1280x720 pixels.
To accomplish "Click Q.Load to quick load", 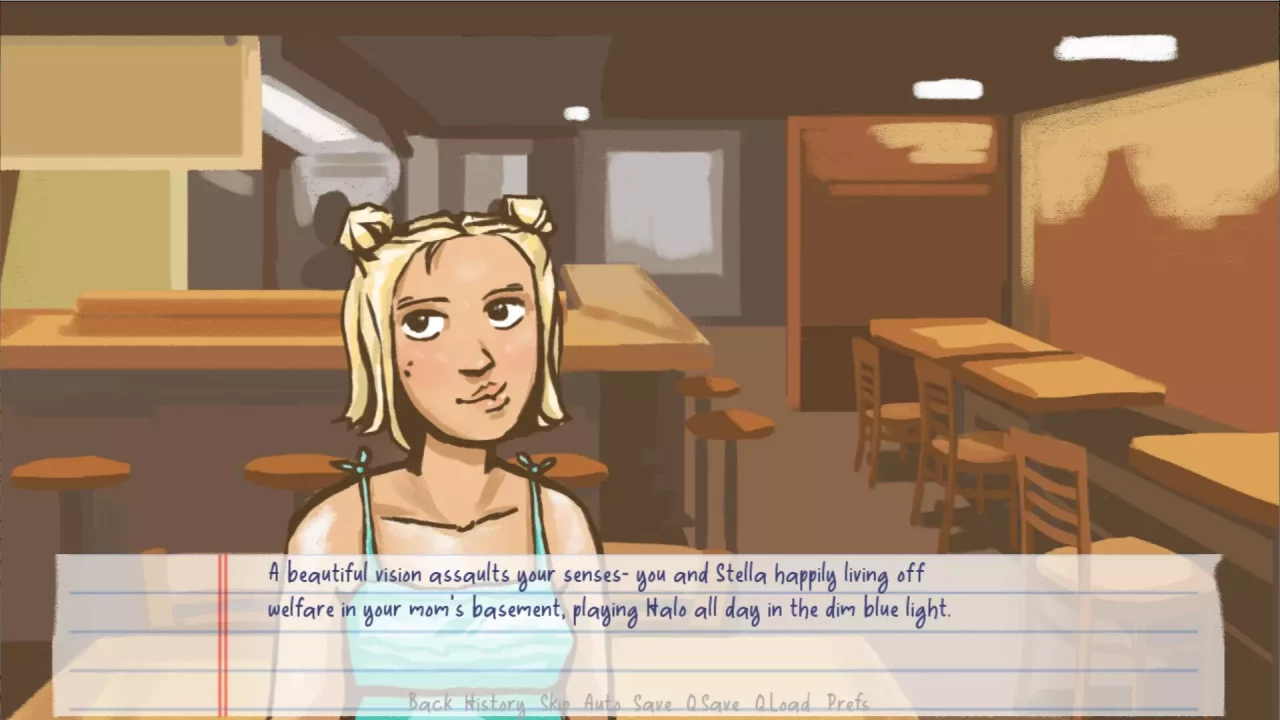I will point(783,703).
